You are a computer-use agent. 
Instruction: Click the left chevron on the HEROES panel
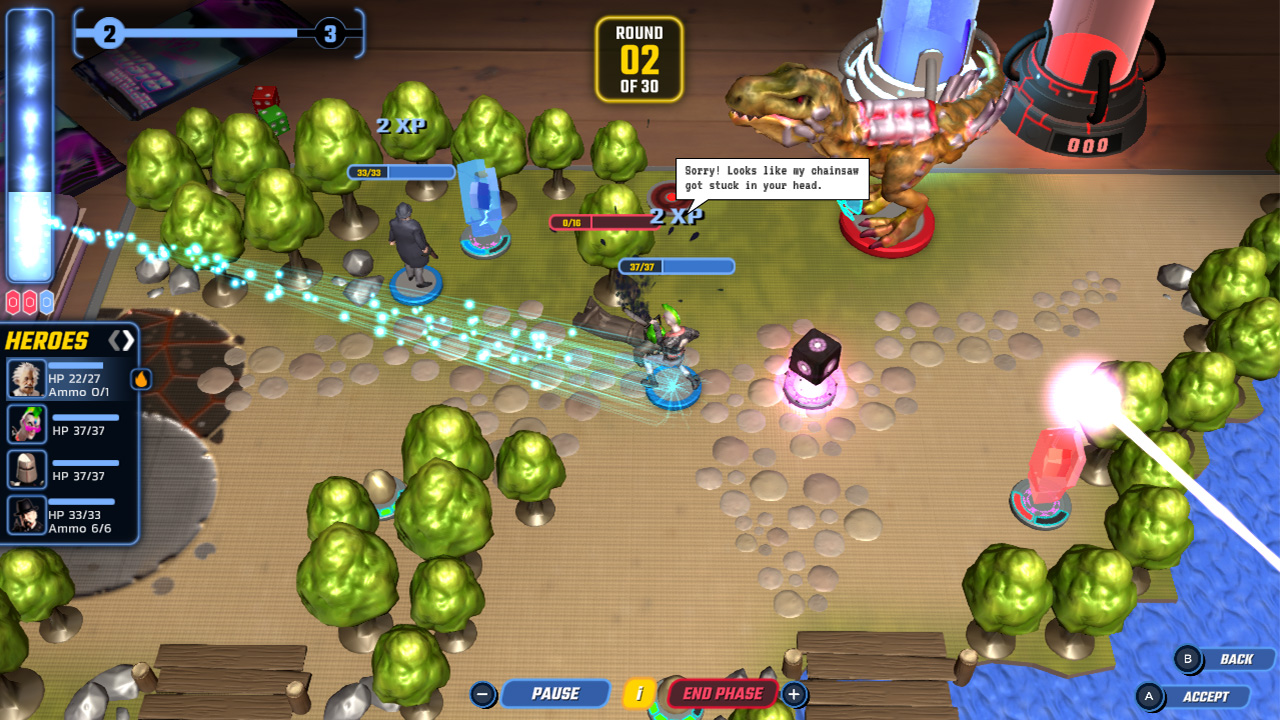click(x=114, y=339)
